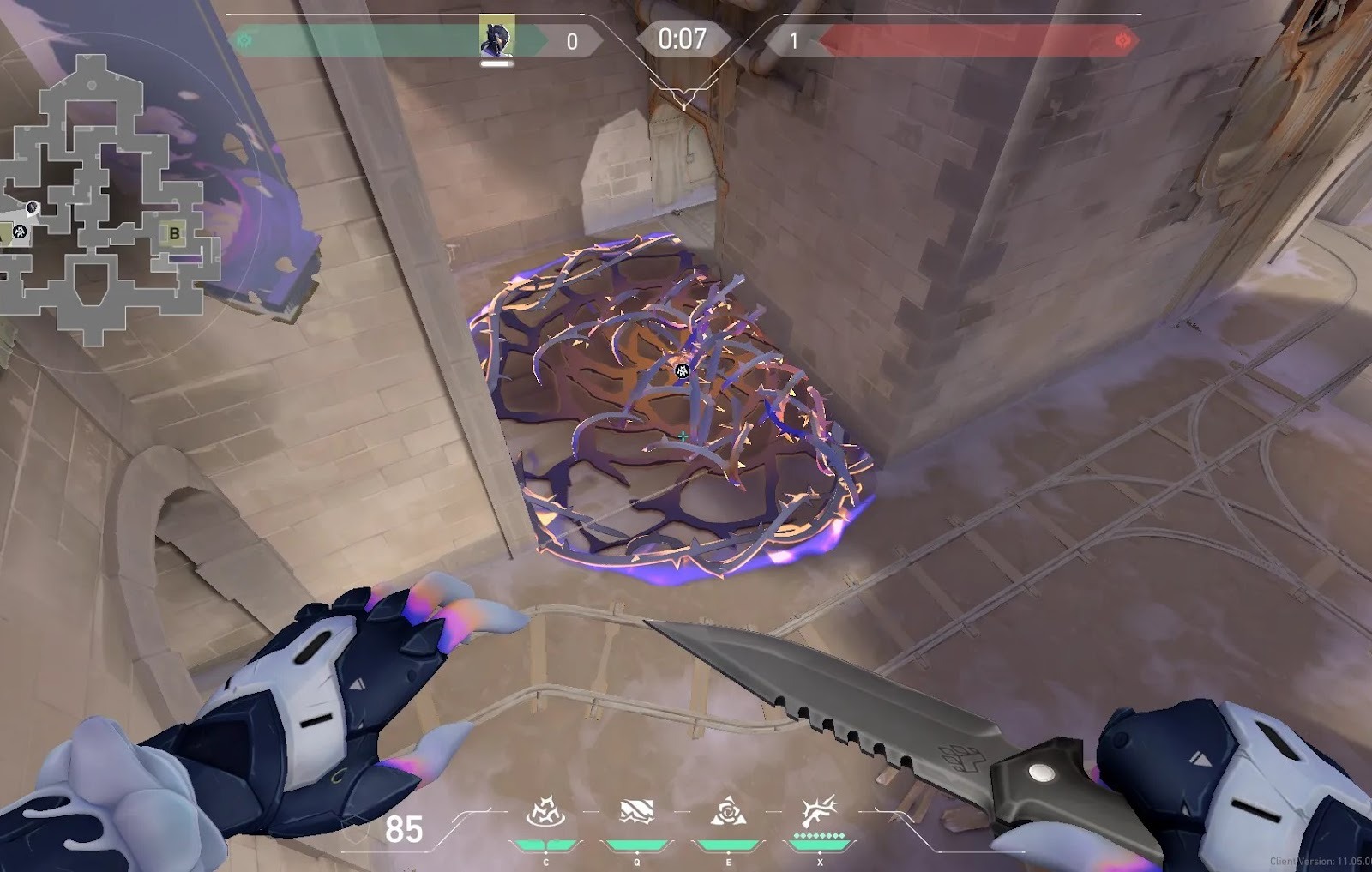Image resolution: width=1372 pixels, height=872 pixels.
Task: Trigger the Steel Garden ultimate icon
Action: pyautogui.click(x=819, y=812)
